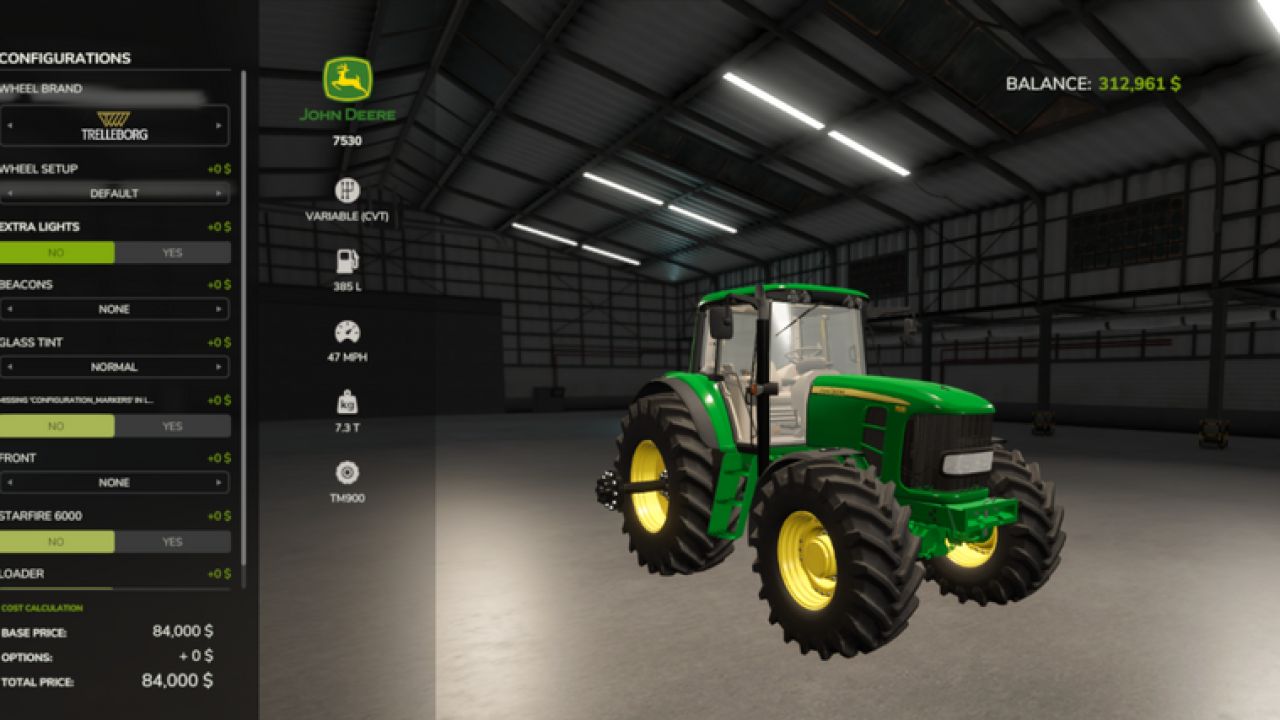Open the Wheel Setup selector showing DEFAULT
1280x720 pixels.
[117, 193]
